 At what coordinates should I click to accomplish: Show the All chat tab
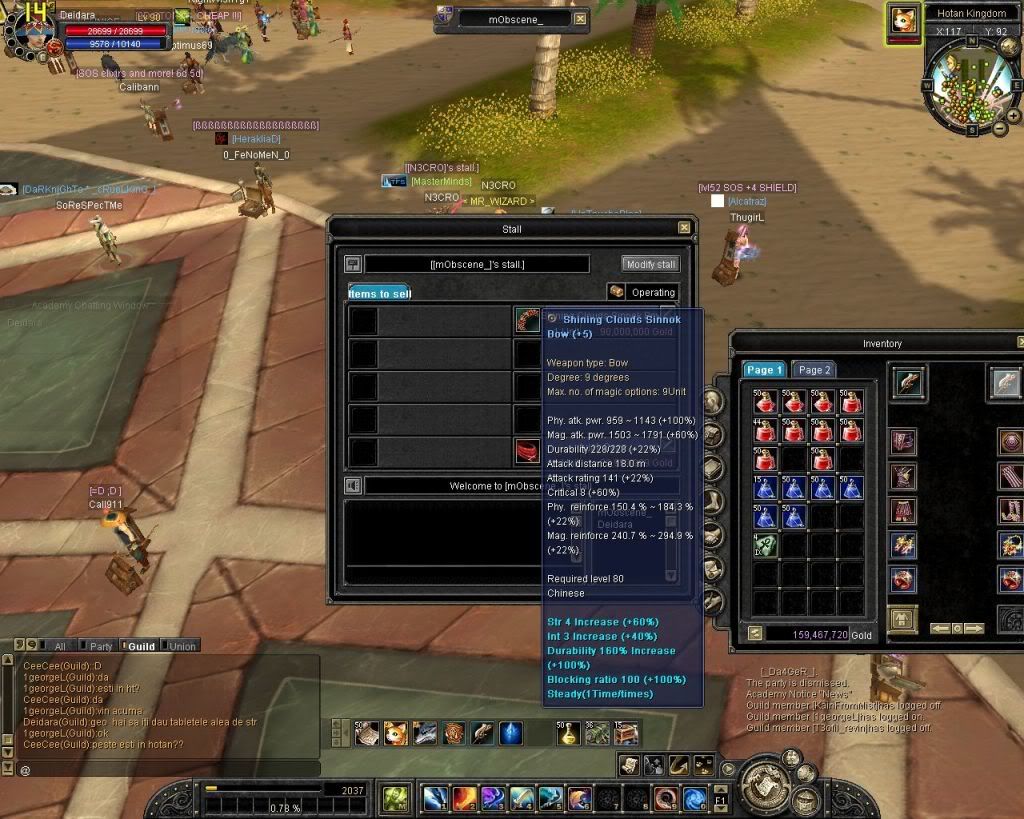tap(58, 646)
